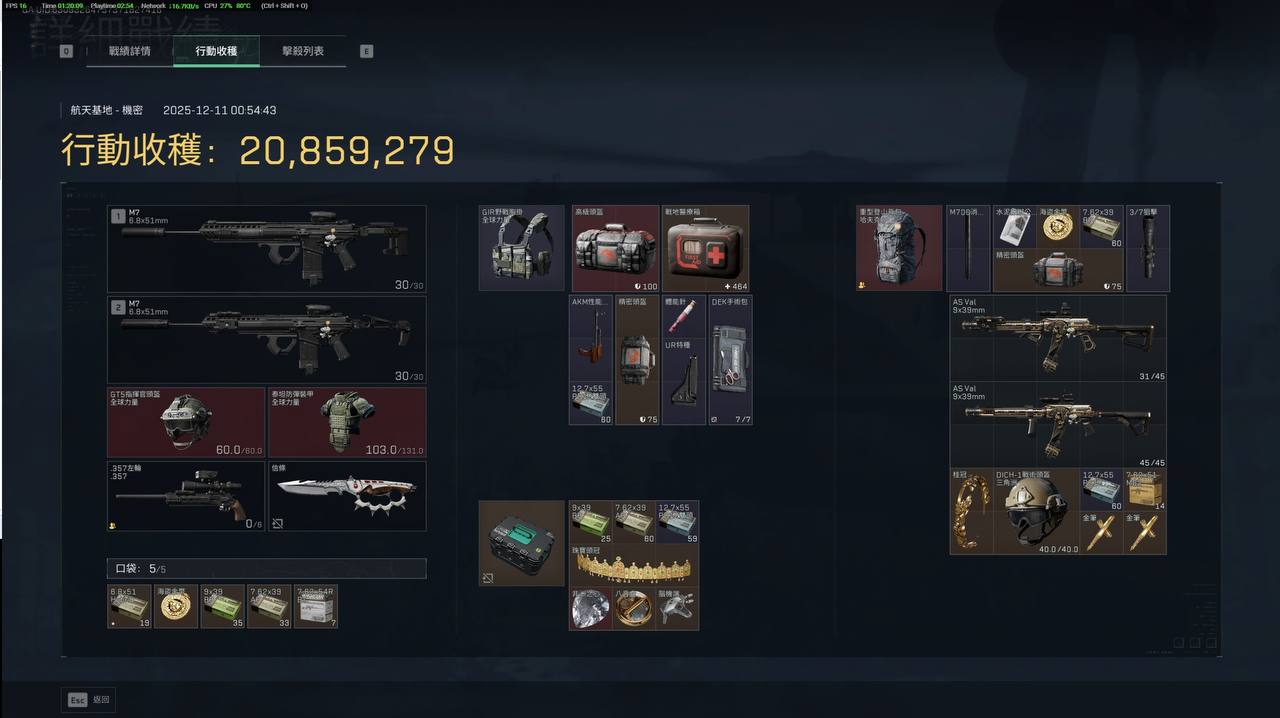Open the 擊殺列表 tab
Screen dimensions: 1280x718
302,51
